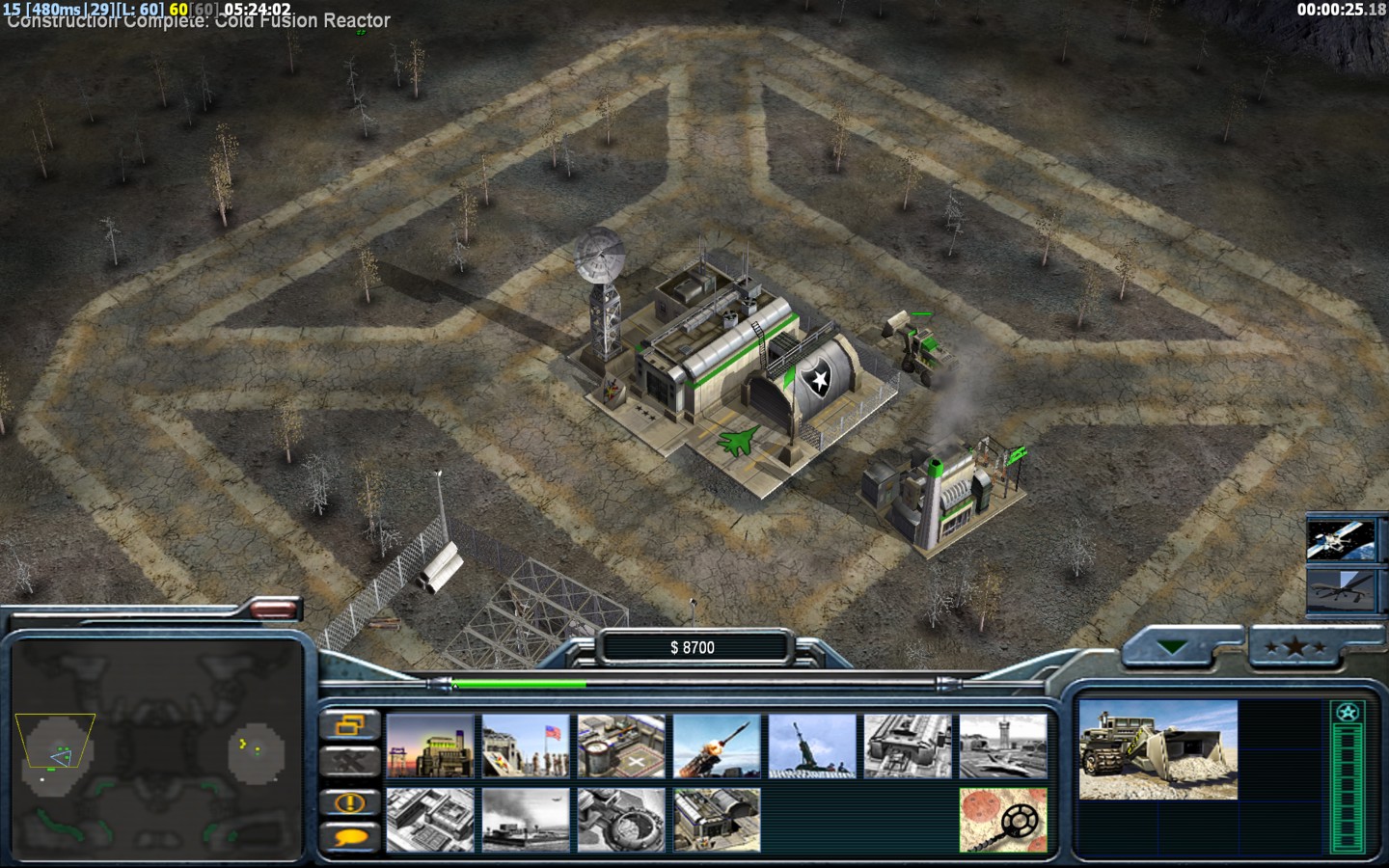Select the Fire Base defense icon
The width and height of the screenshot is (1389, 868).
(812, 746)
